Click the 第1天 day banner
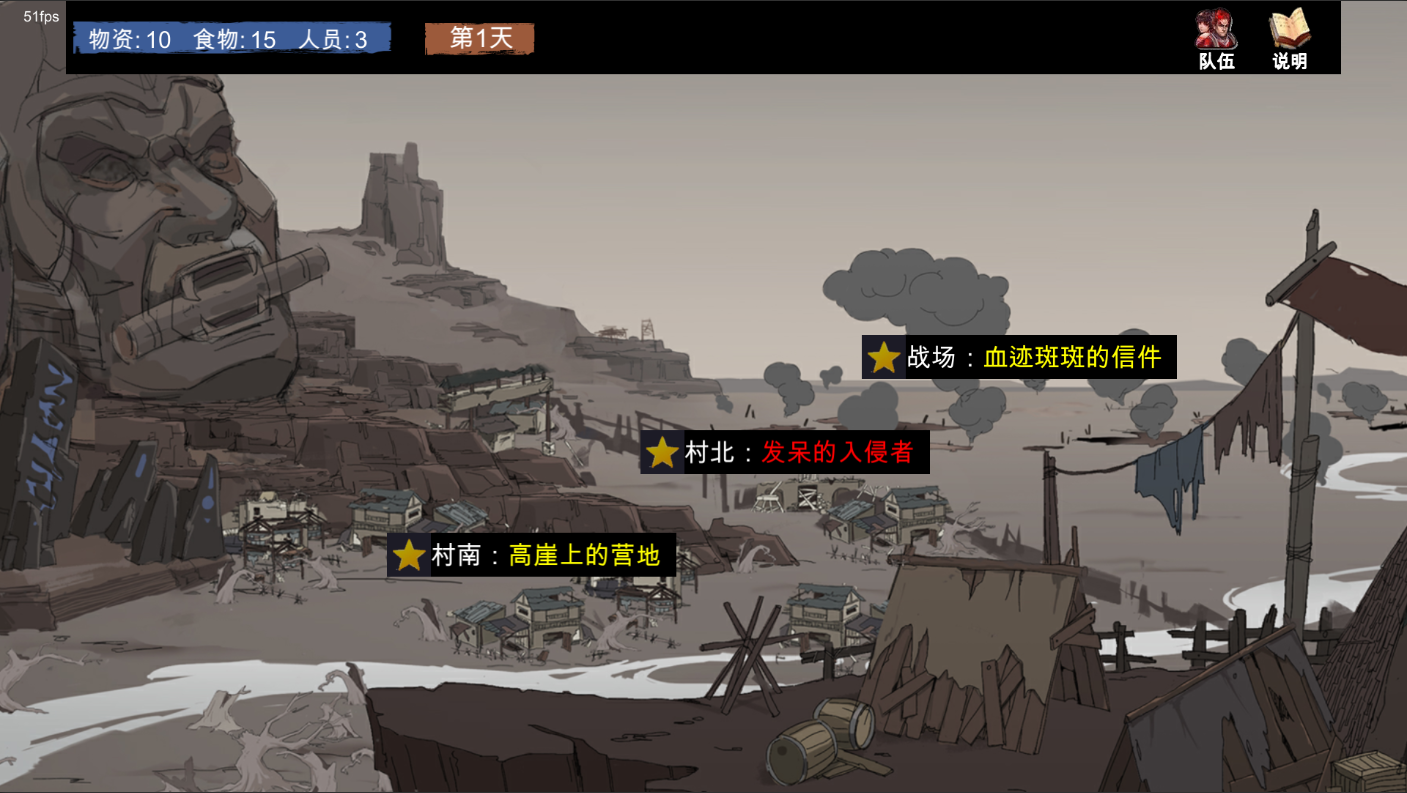Screen dimensions: 1407x793 pos(480,37)
